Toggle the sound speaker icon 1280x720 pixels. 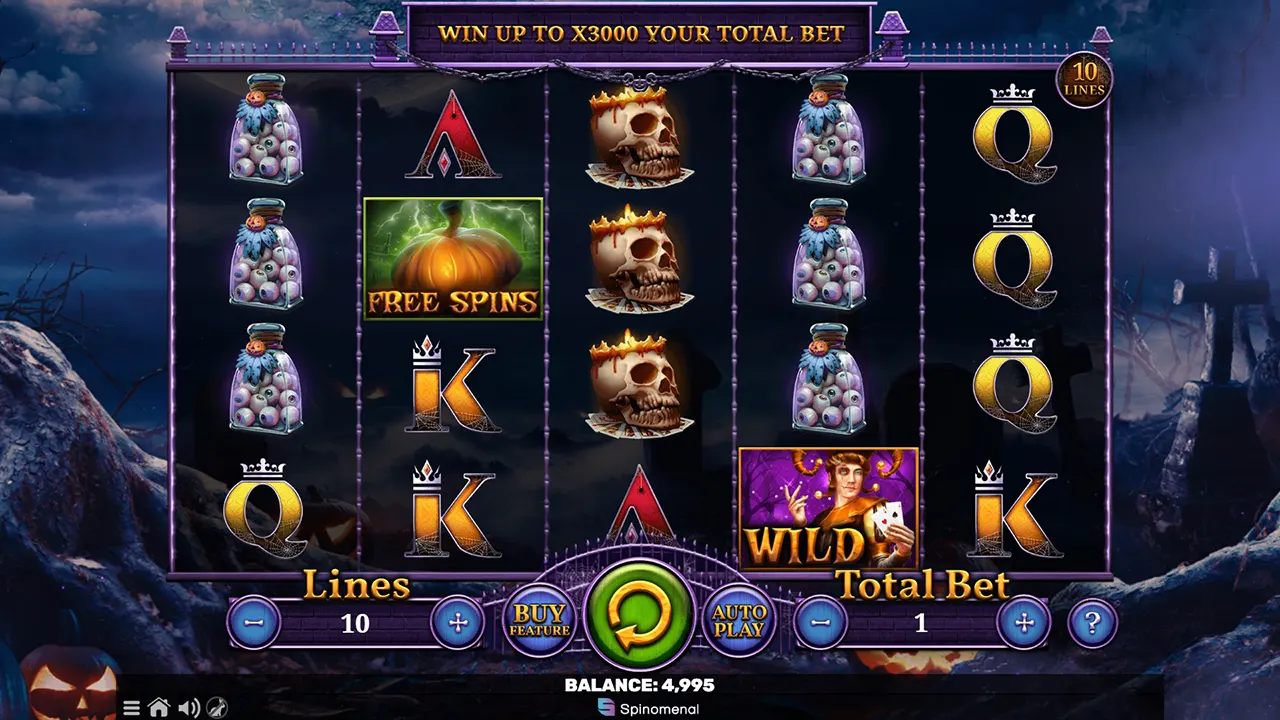click(x=188, y=708)
